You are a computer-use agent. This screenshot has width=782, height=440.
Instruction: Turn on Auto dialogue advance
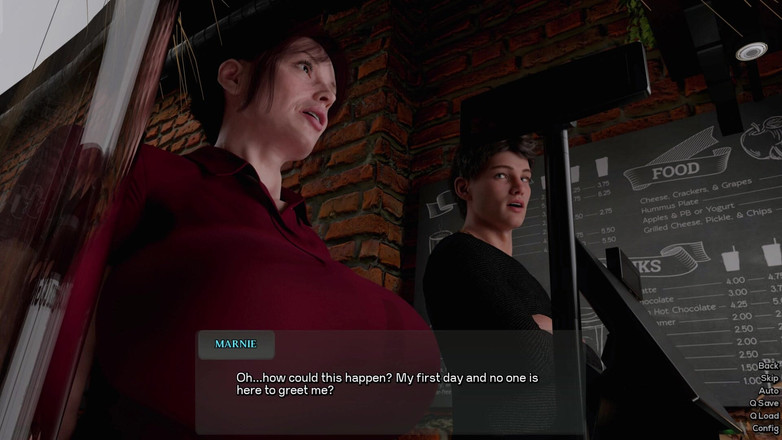(768, 391)
